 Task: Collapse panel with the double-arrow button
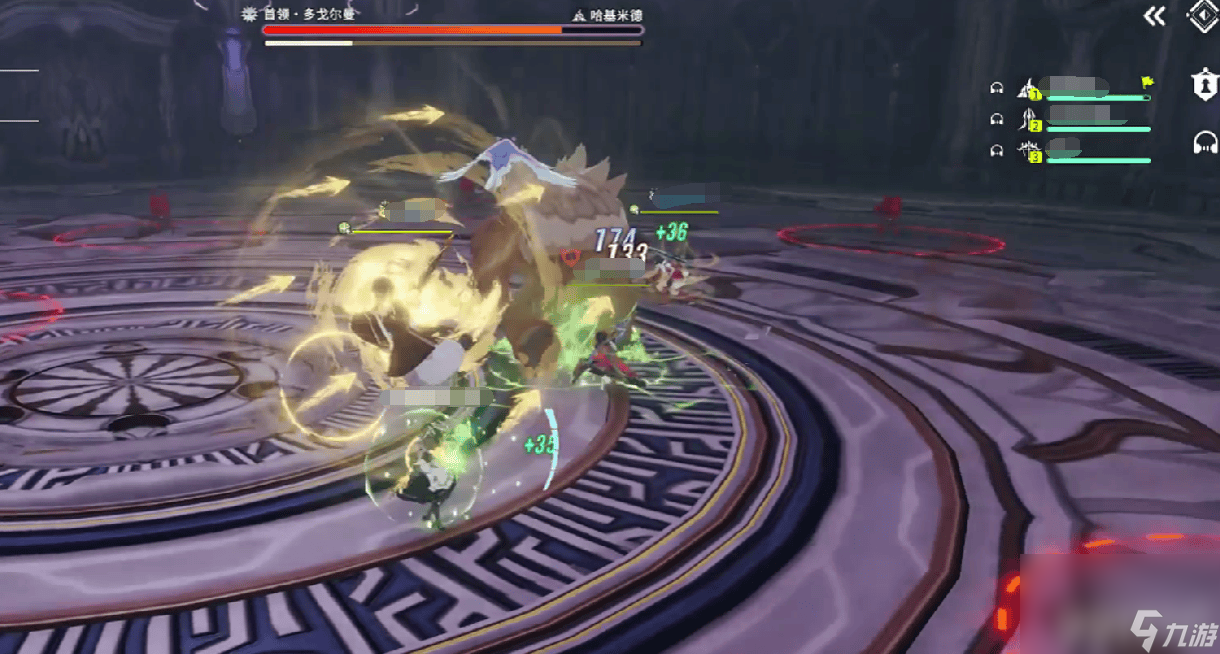click(1155, 16)
